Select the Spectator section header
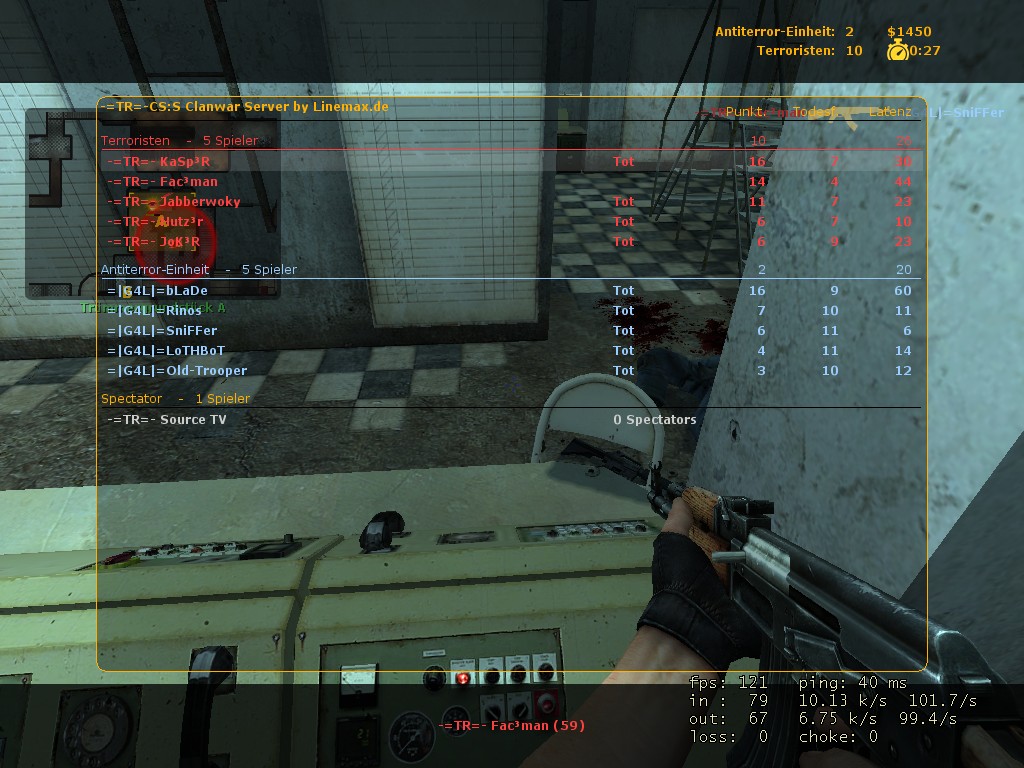The height and width of the screenshot is (768, 1024). 175,398
